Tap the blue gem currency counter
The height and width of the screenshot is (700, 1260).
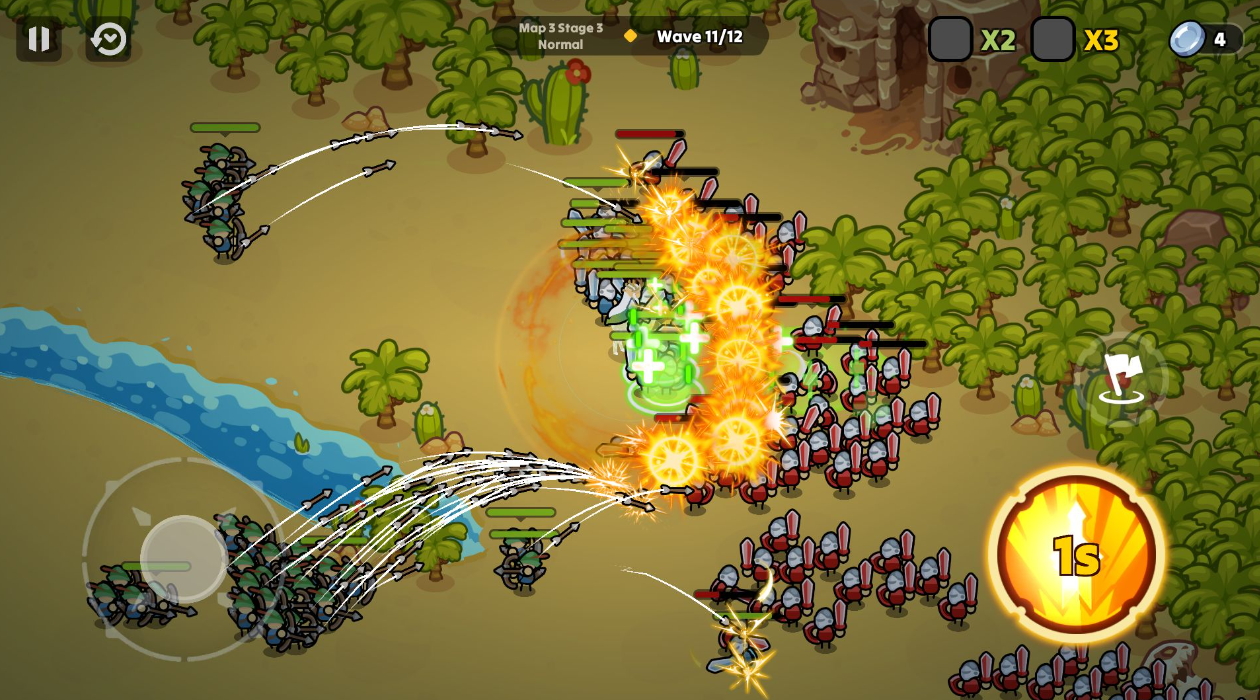coord(1204,40)
